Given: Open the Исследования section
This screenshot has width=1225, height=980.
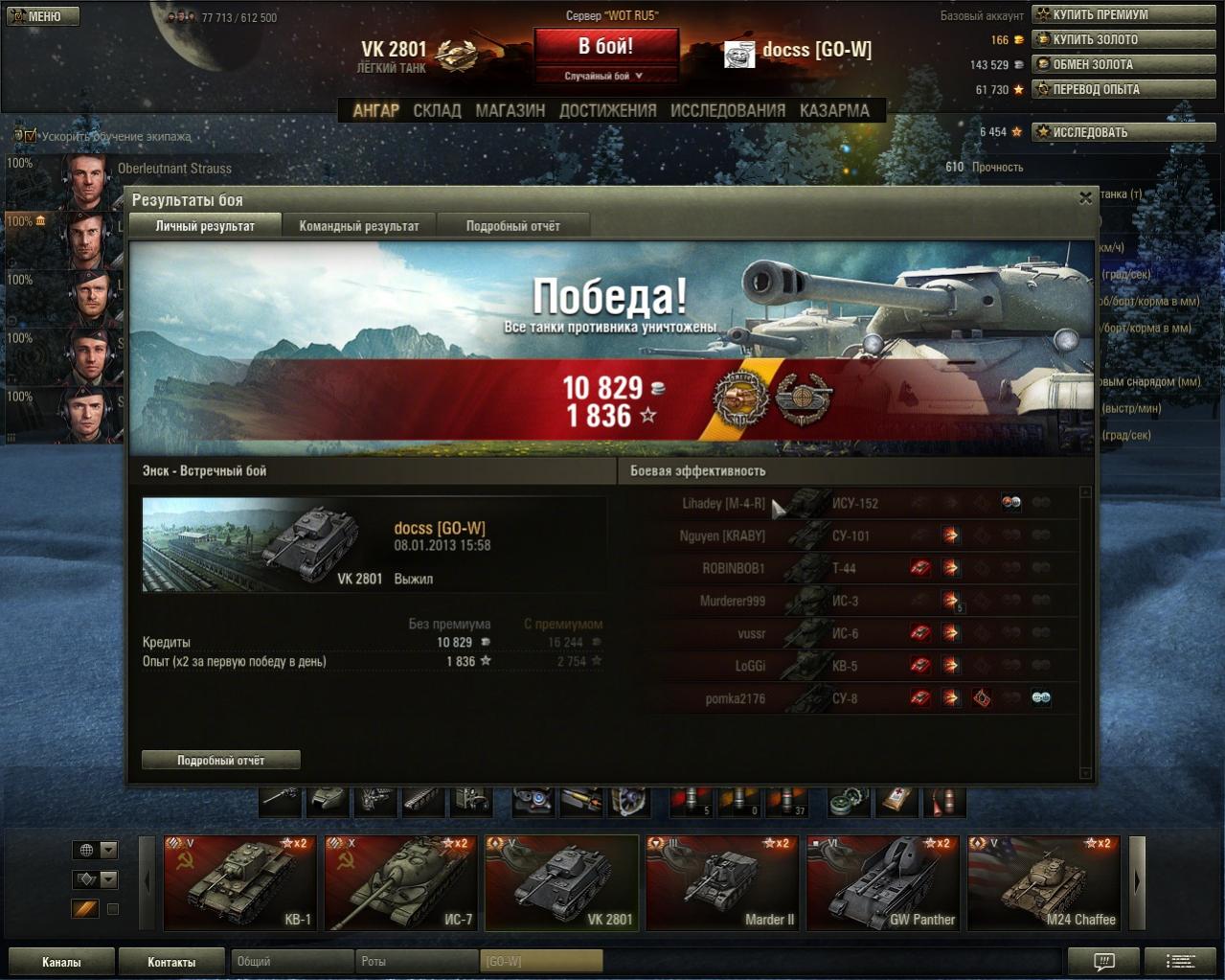Looking at the screenshot, I should point(727,111).
